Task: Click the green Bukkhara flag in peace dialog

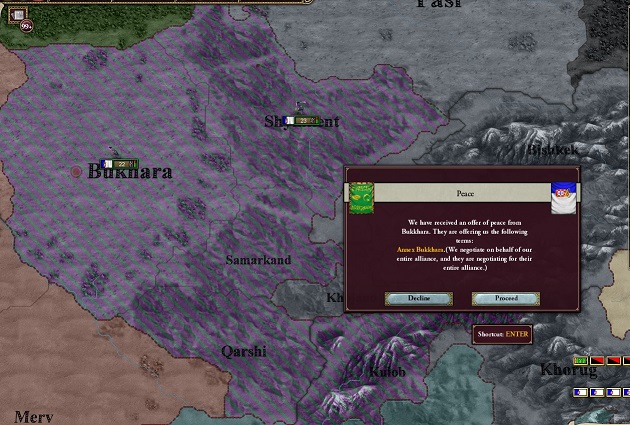Action: pyautogui.click(x=361, y=197)
